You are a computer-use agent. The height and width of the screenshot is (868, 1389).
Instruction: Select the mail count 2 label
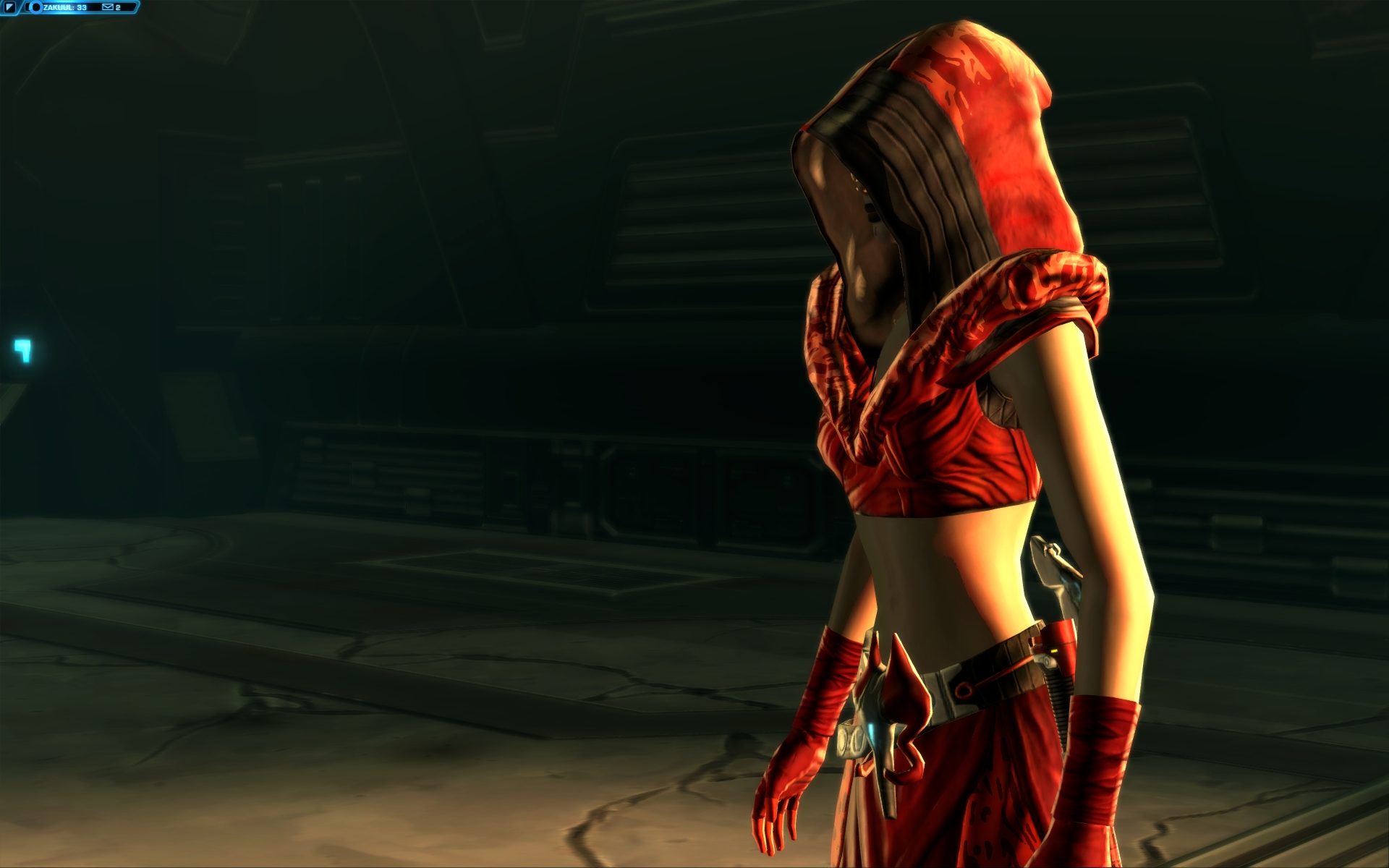[x=118, y=7]
